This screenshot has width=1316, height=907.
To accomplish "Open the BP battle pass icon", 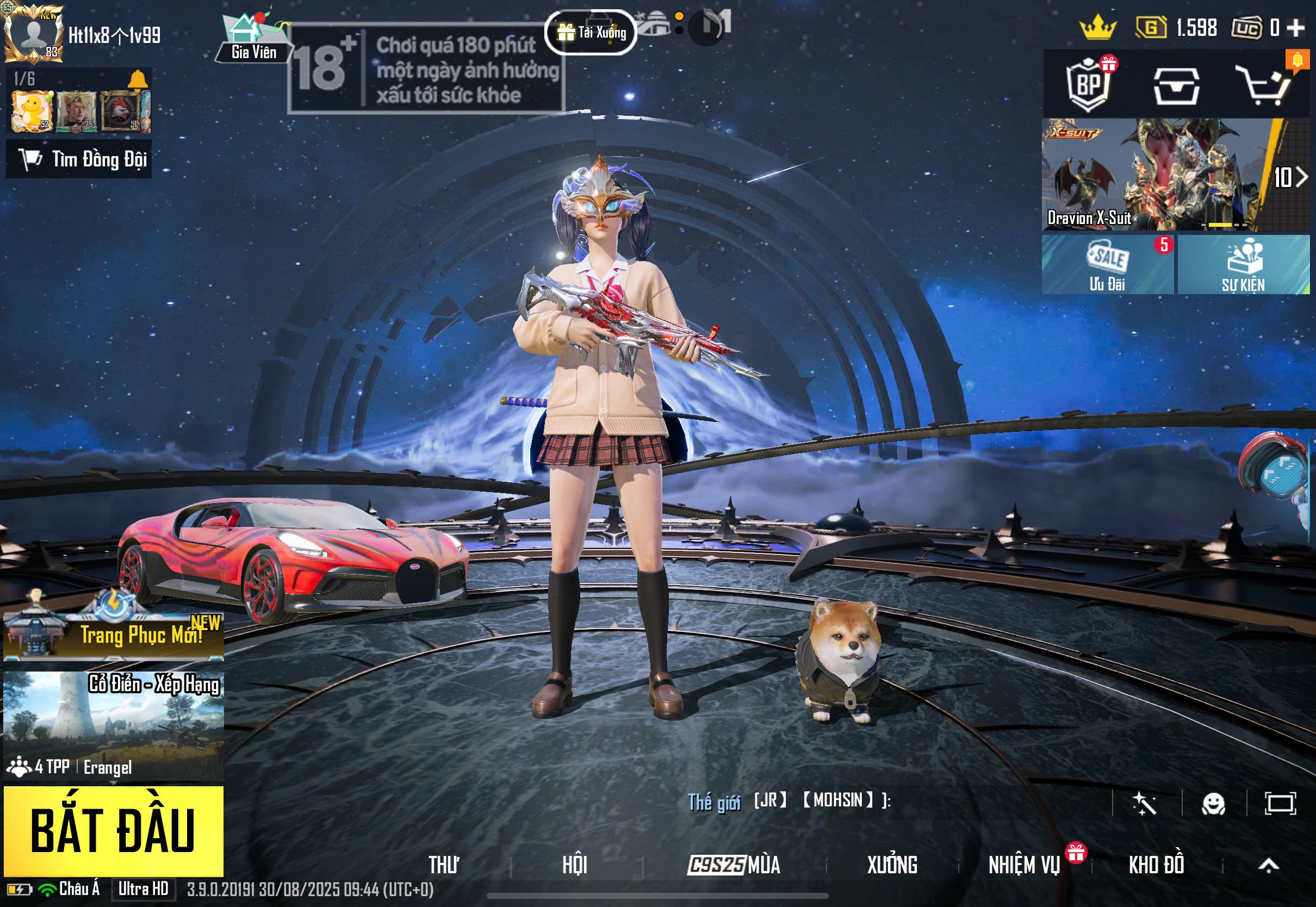I will point(1088,85).
